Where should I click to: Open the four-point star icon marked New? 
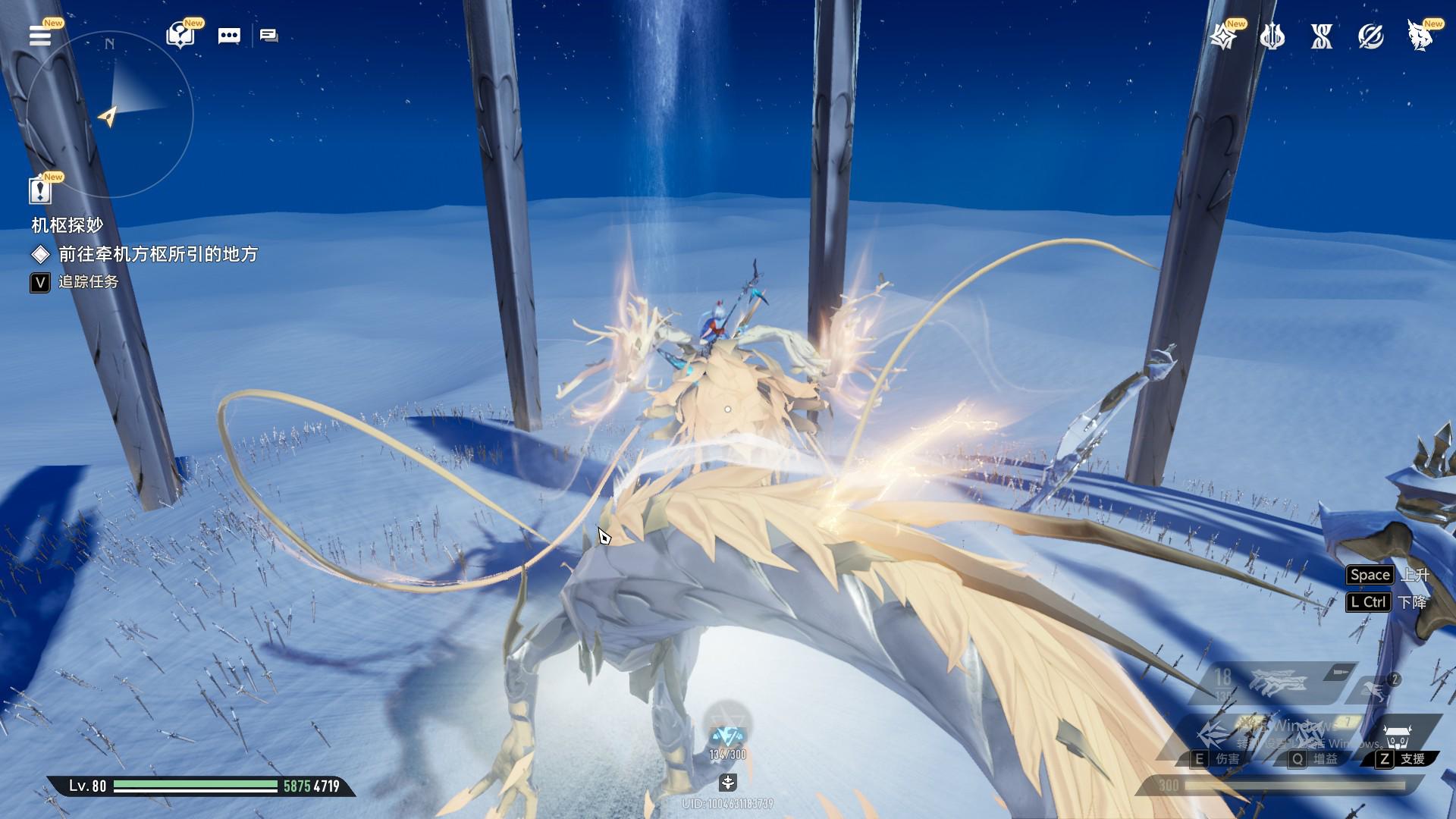click(1222, 36)
